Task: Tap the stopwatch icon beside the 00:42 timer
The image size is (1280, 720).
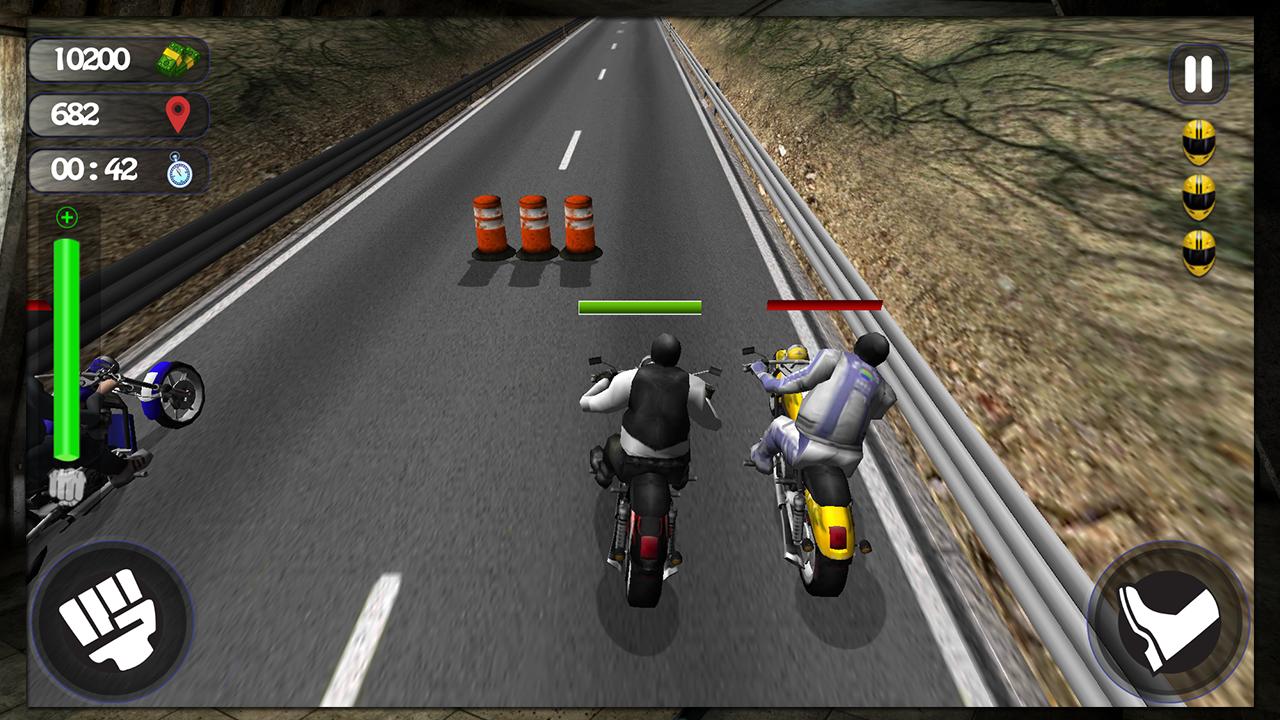Action: pos(178,170)
